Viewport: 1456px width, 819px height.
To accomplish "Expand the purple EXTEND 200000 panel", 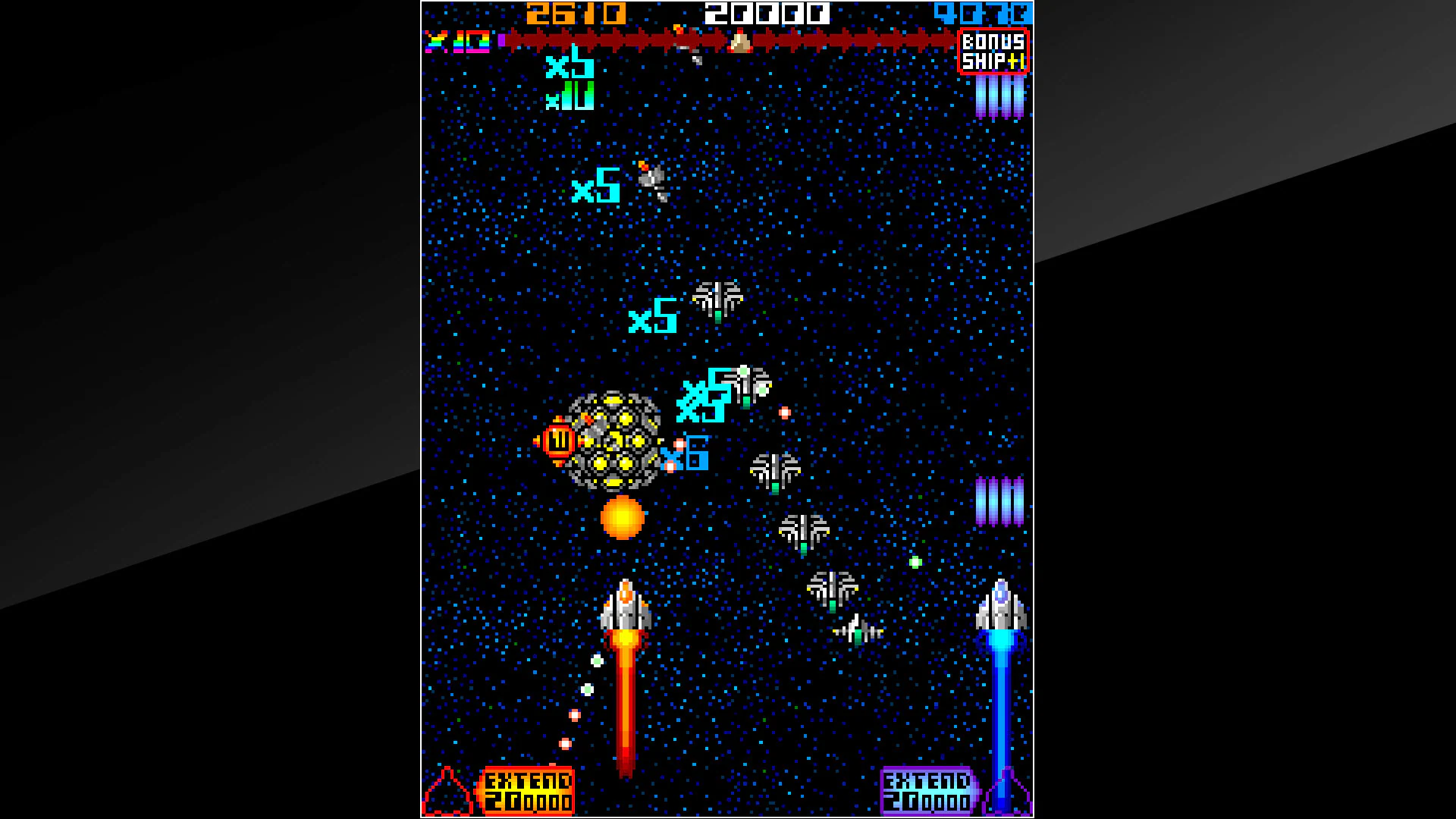I will click(927, 789).
